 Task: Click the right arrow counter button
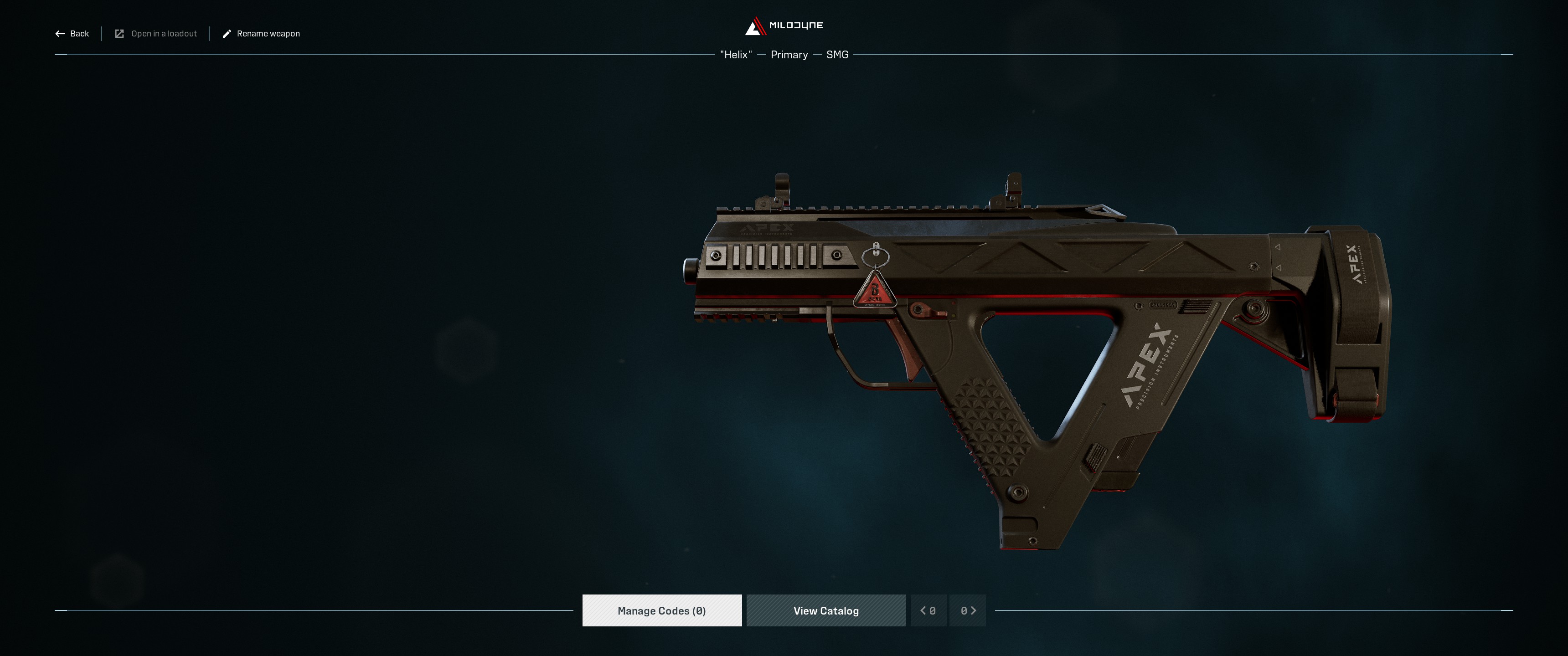pyautogui.click(x=968, y=610)
